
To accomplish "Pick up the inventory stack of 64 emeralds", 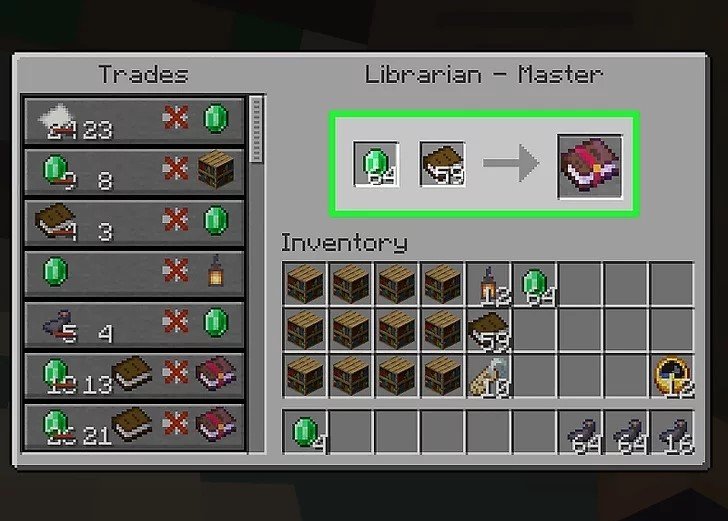I will (x=535, y=283).
